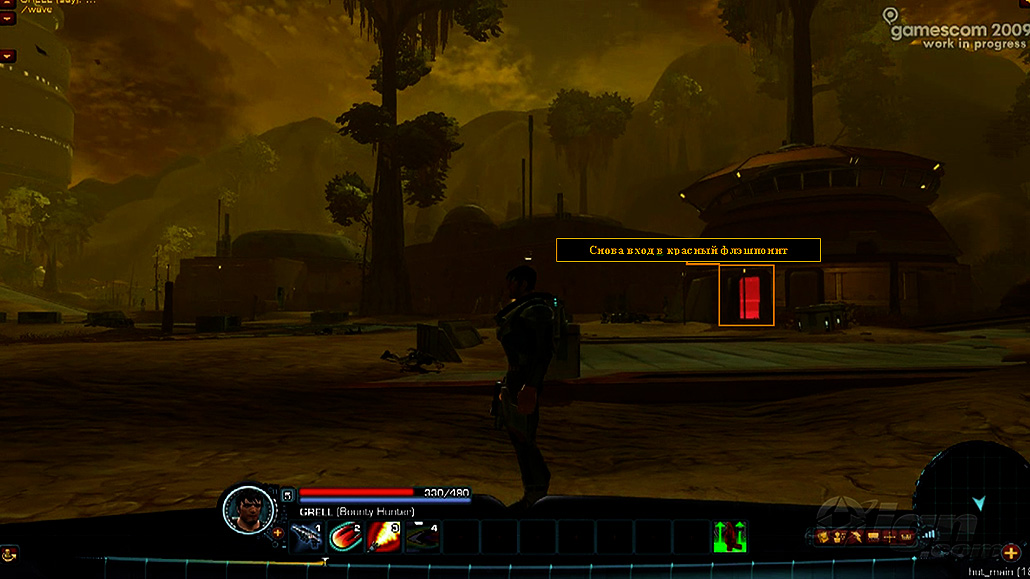Open the crown icon in the menu bar
The image size is (1030, 579).
coord(907,537)
